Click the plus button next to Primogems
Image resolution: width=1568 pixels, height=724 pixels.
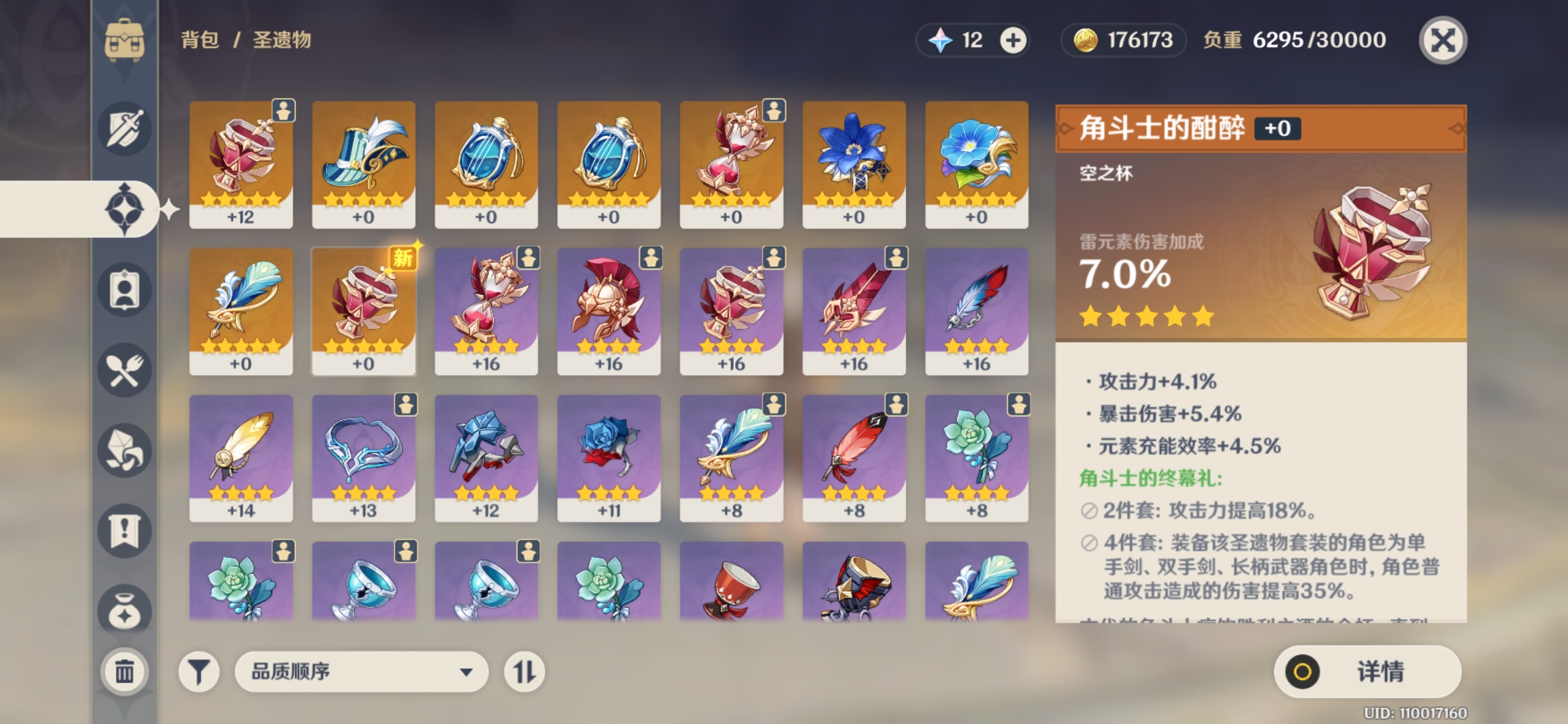point(1014,40)
